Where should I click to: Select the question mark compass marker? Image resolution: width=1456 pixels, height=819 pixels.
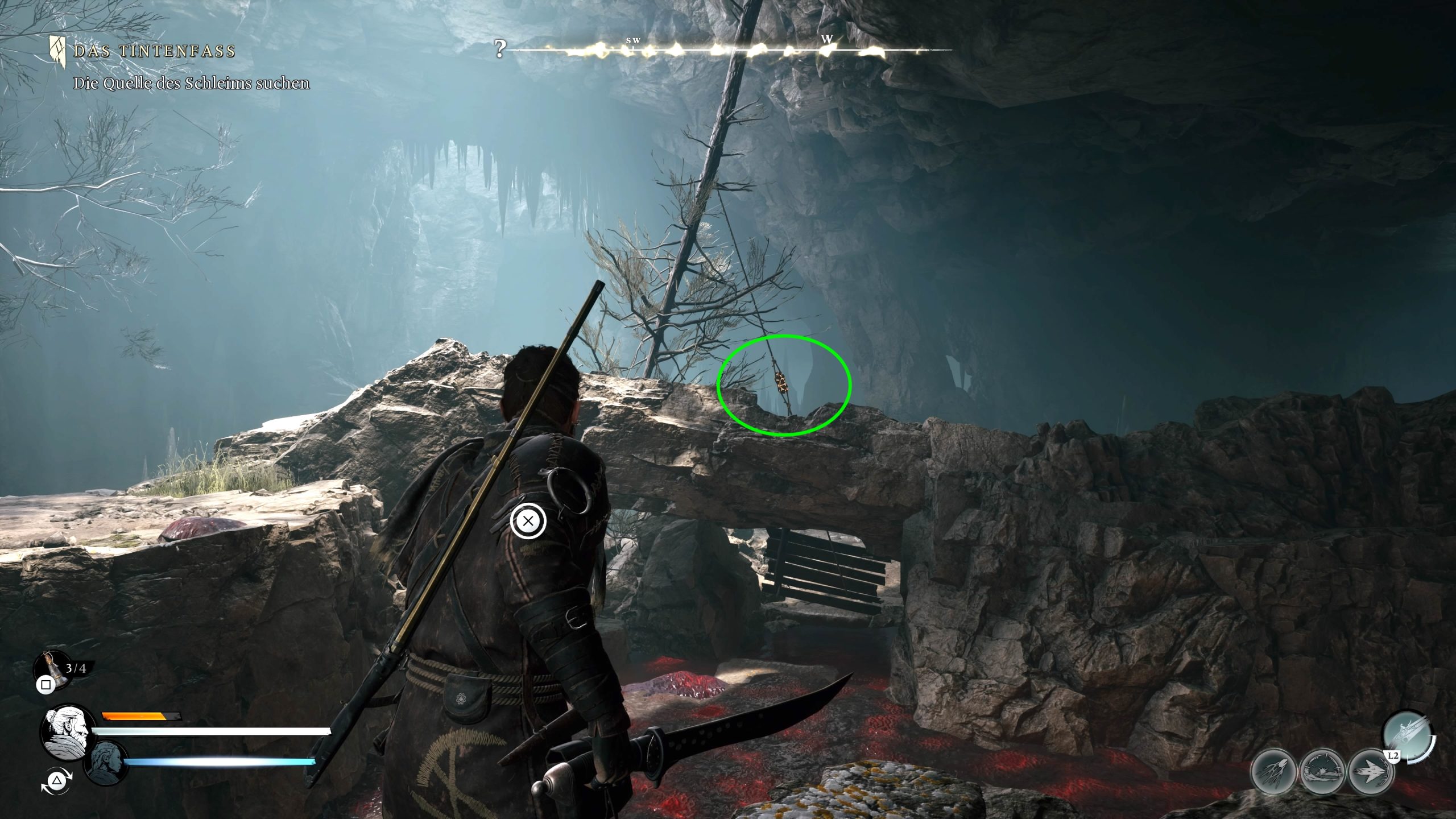[x=499, y=50]
